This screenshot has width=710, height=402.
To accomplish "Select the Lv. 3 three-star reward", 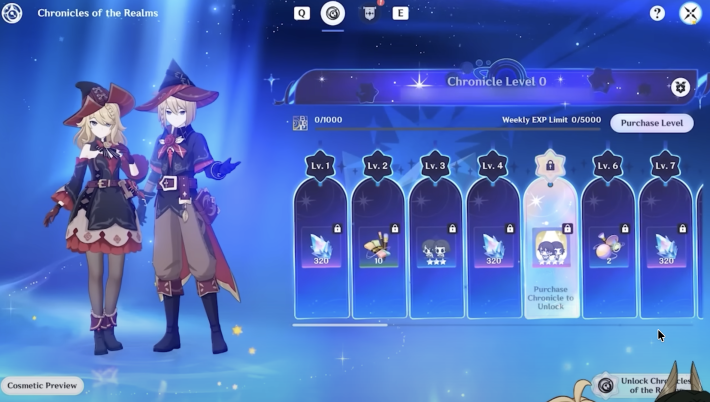I will point(435,247).
